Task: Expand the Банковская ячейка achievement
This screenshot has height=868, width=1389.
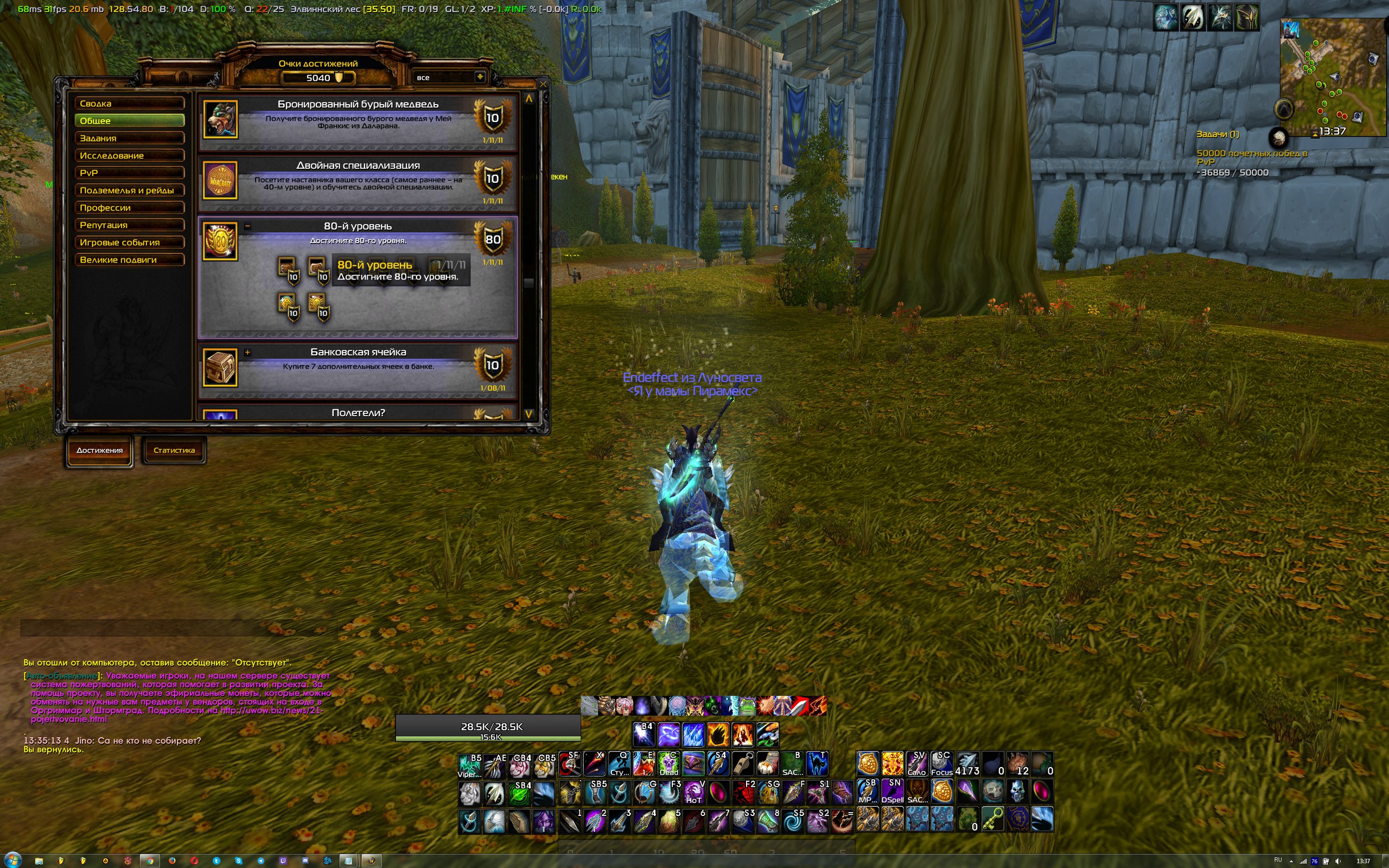Action: [247, 353]
